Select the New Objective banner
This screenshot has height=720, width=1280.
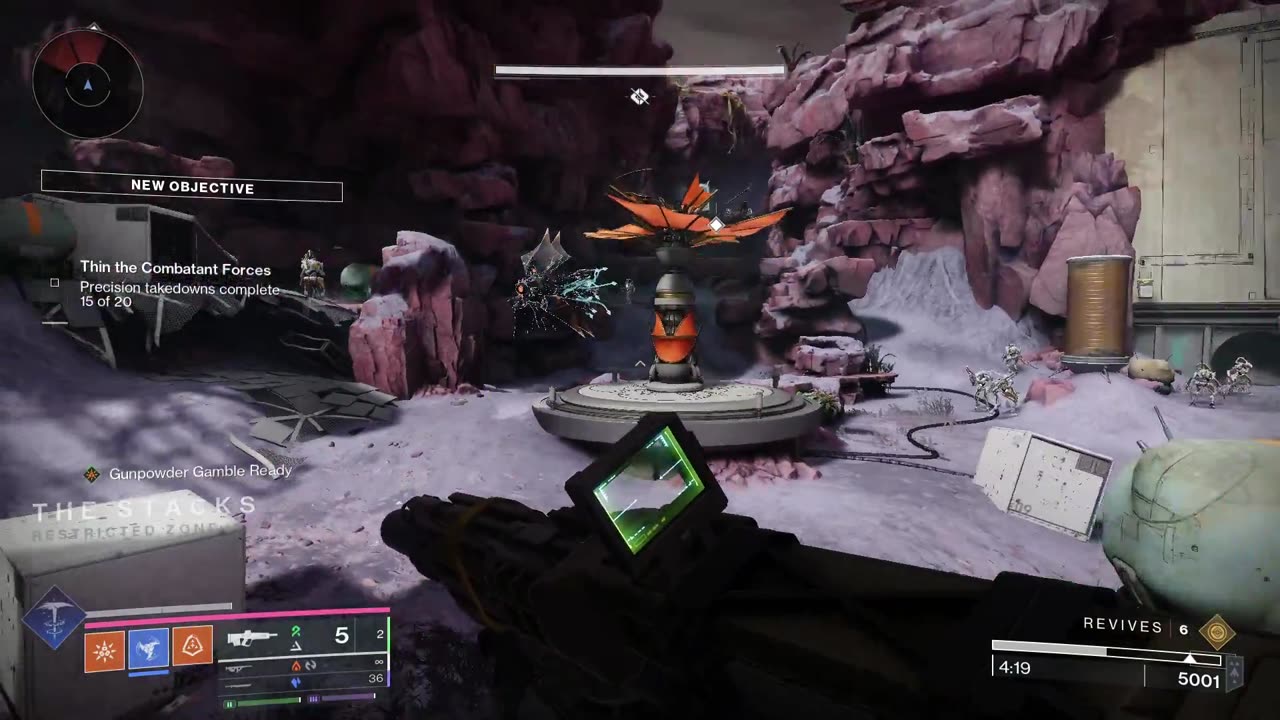[192, 188]
